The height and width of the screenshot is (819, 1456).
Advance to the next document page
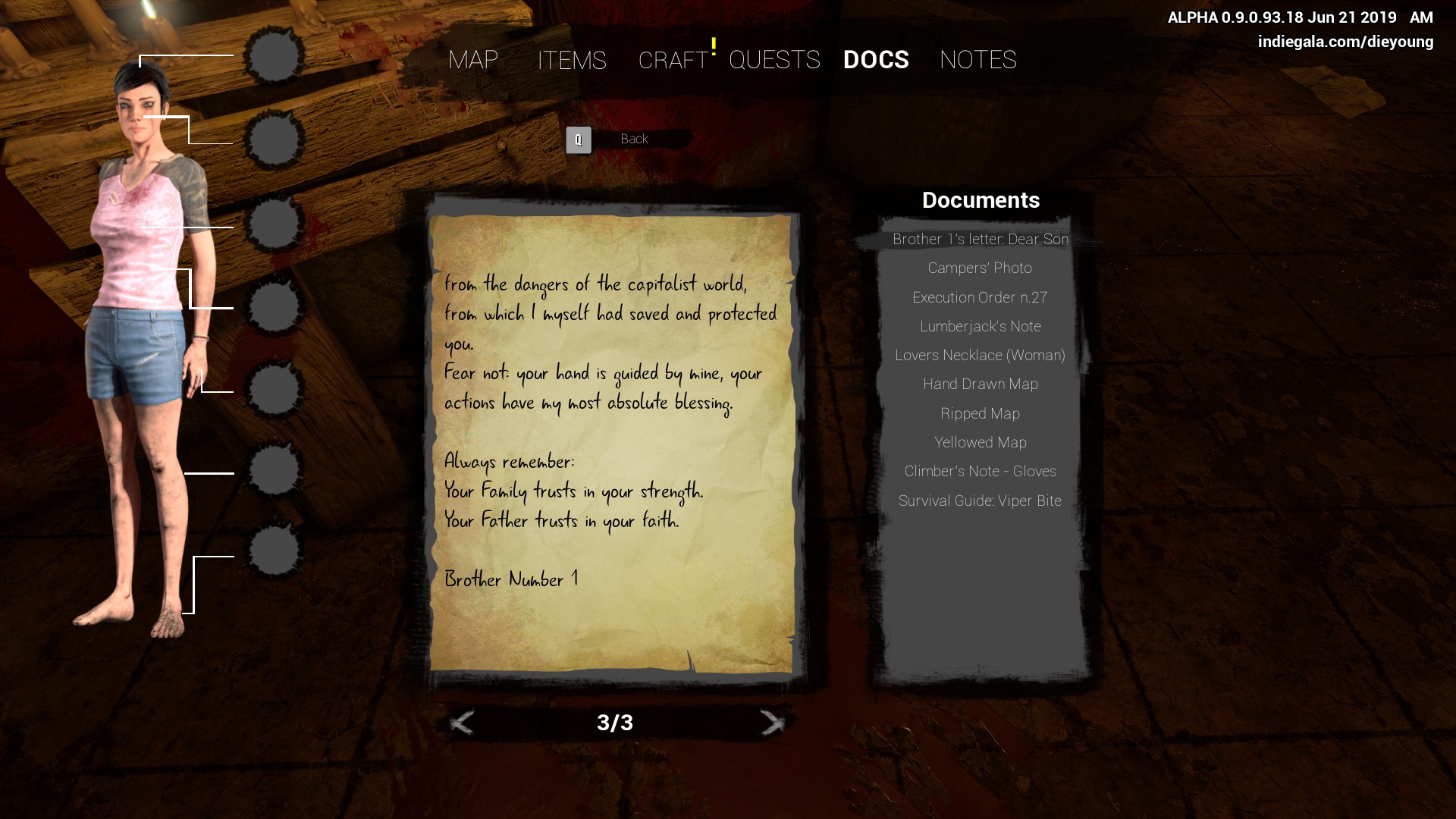point(771,723)
